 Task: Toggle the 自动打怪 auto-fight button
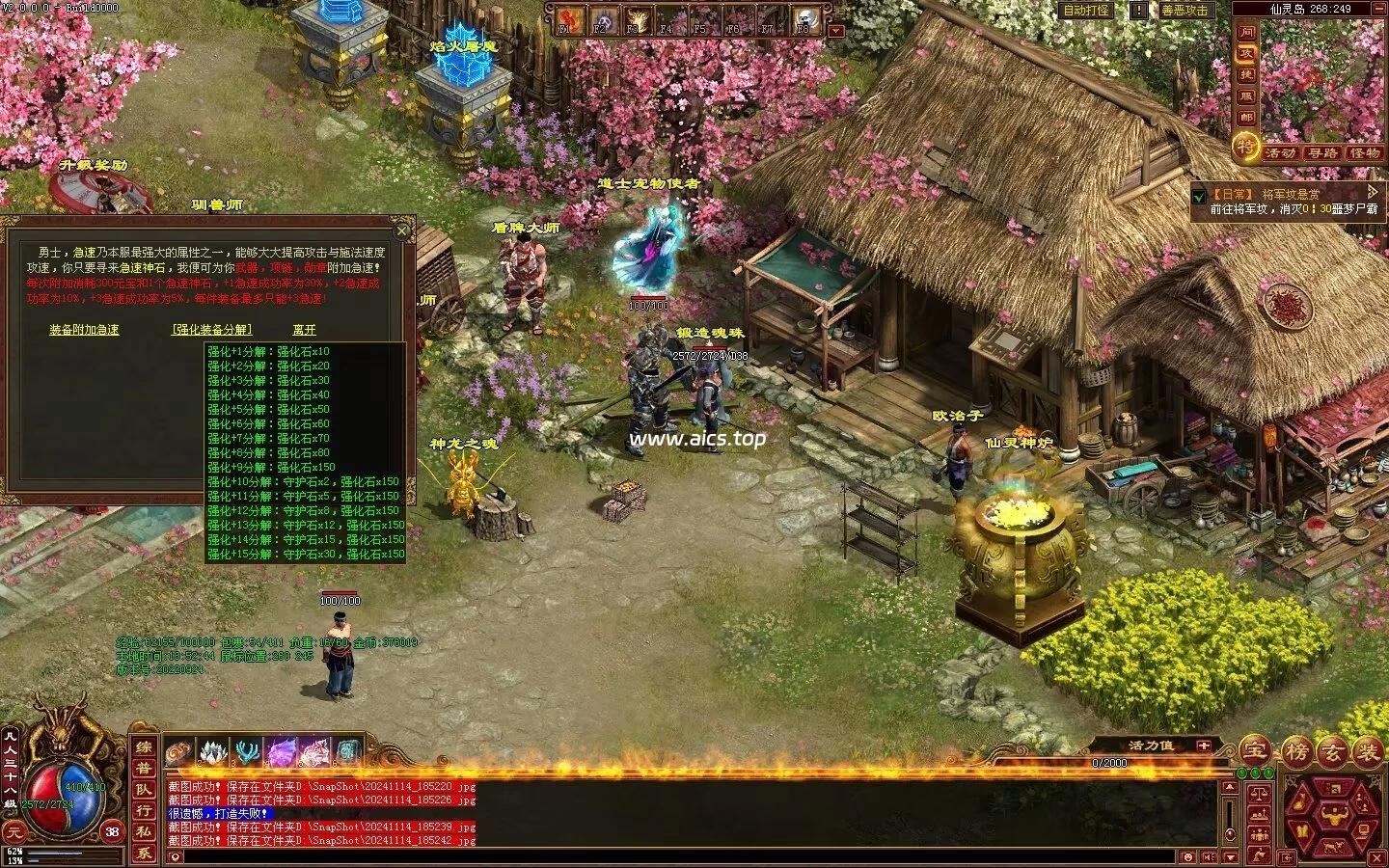tap(1085, 11)
